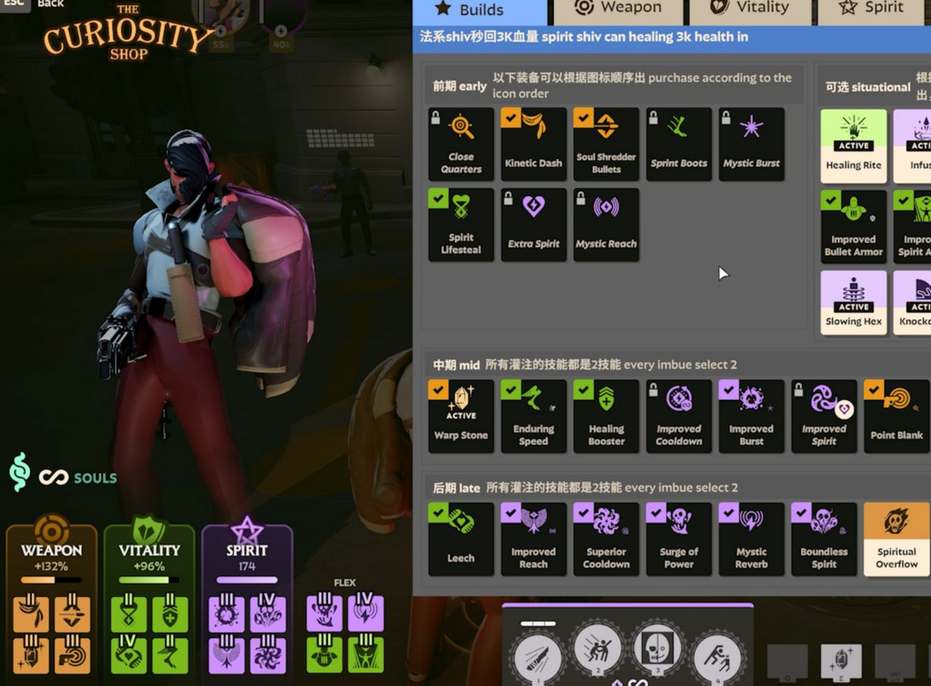Choose the Mystic Reach item
Screen dimensions: 931x686
606,225
